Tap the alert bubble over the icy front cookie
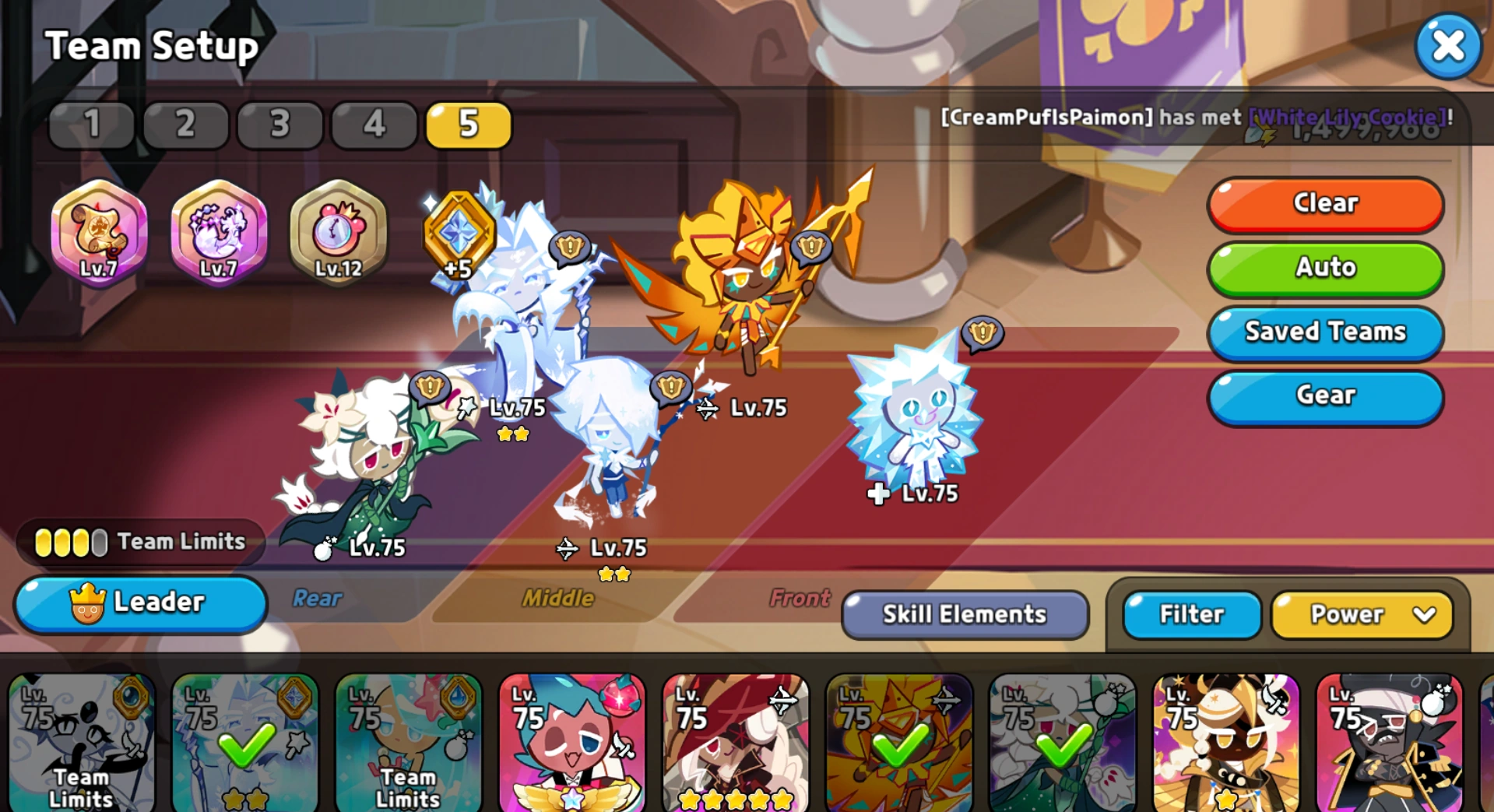The image size is (1494, 812). pyautogui.click(x=983, y=335)
